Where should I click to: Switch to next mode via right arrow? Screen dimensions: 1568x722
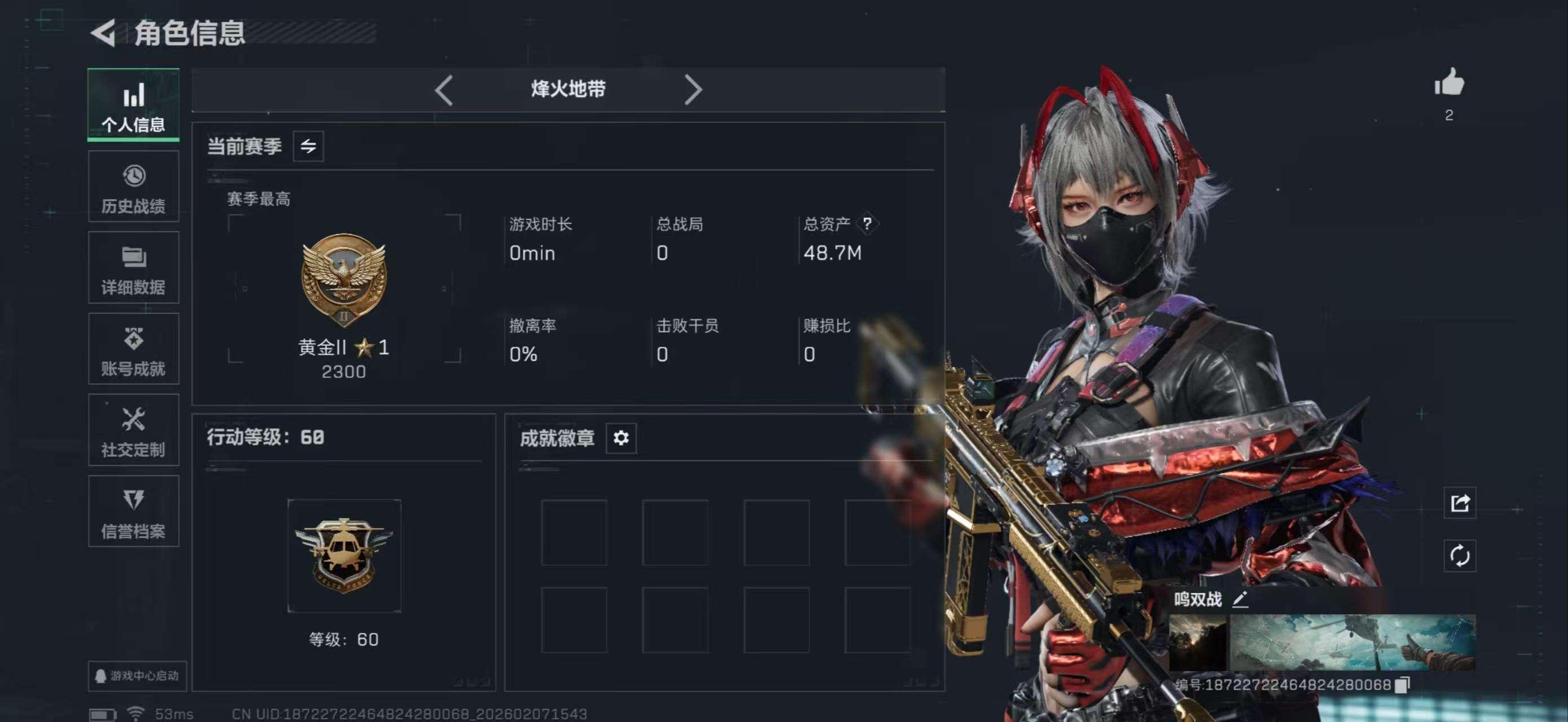pos(694,90)
